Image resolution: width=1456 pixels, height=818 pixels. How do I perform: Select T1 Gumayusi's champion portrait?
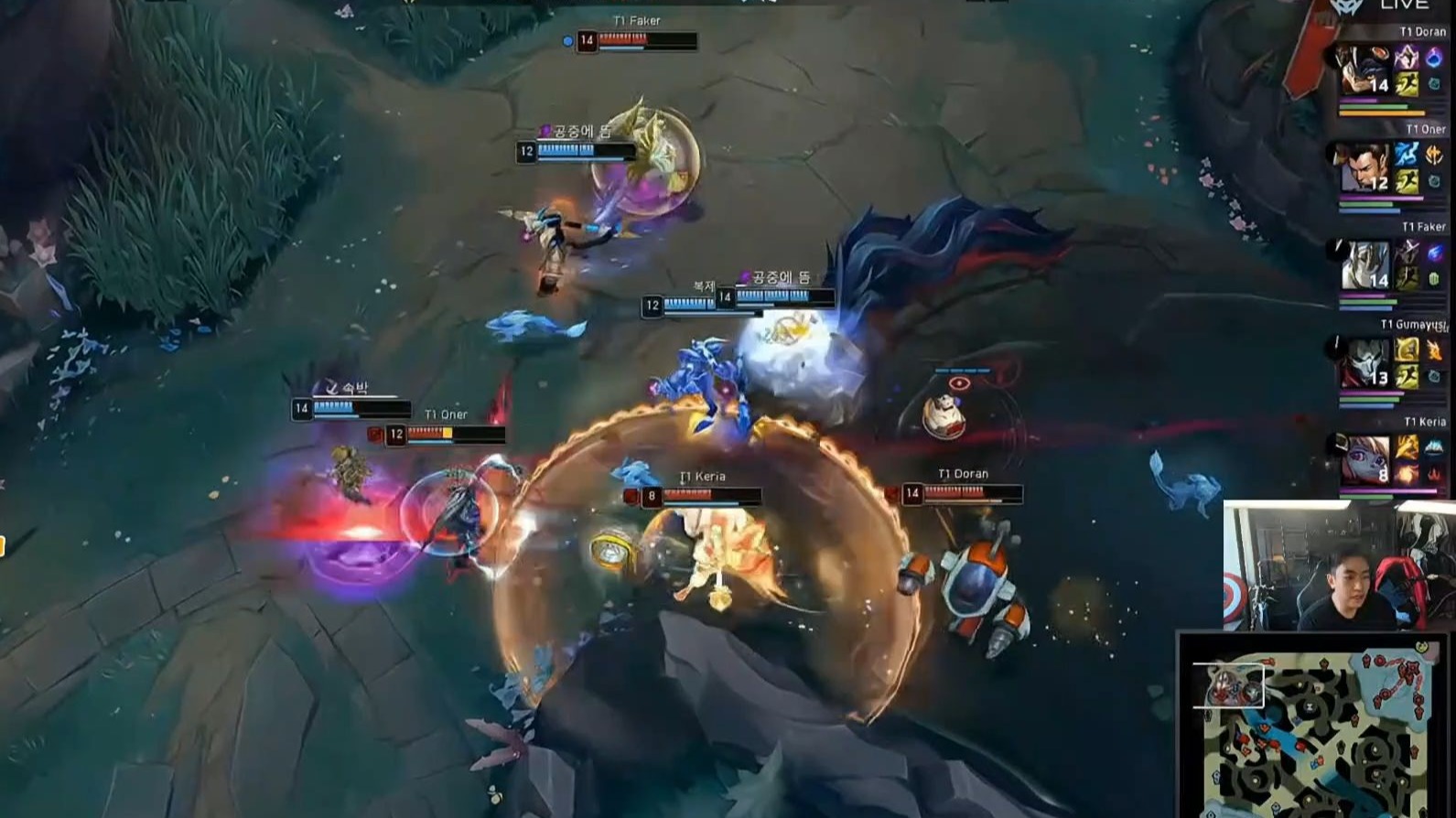tap(1364, 362)
